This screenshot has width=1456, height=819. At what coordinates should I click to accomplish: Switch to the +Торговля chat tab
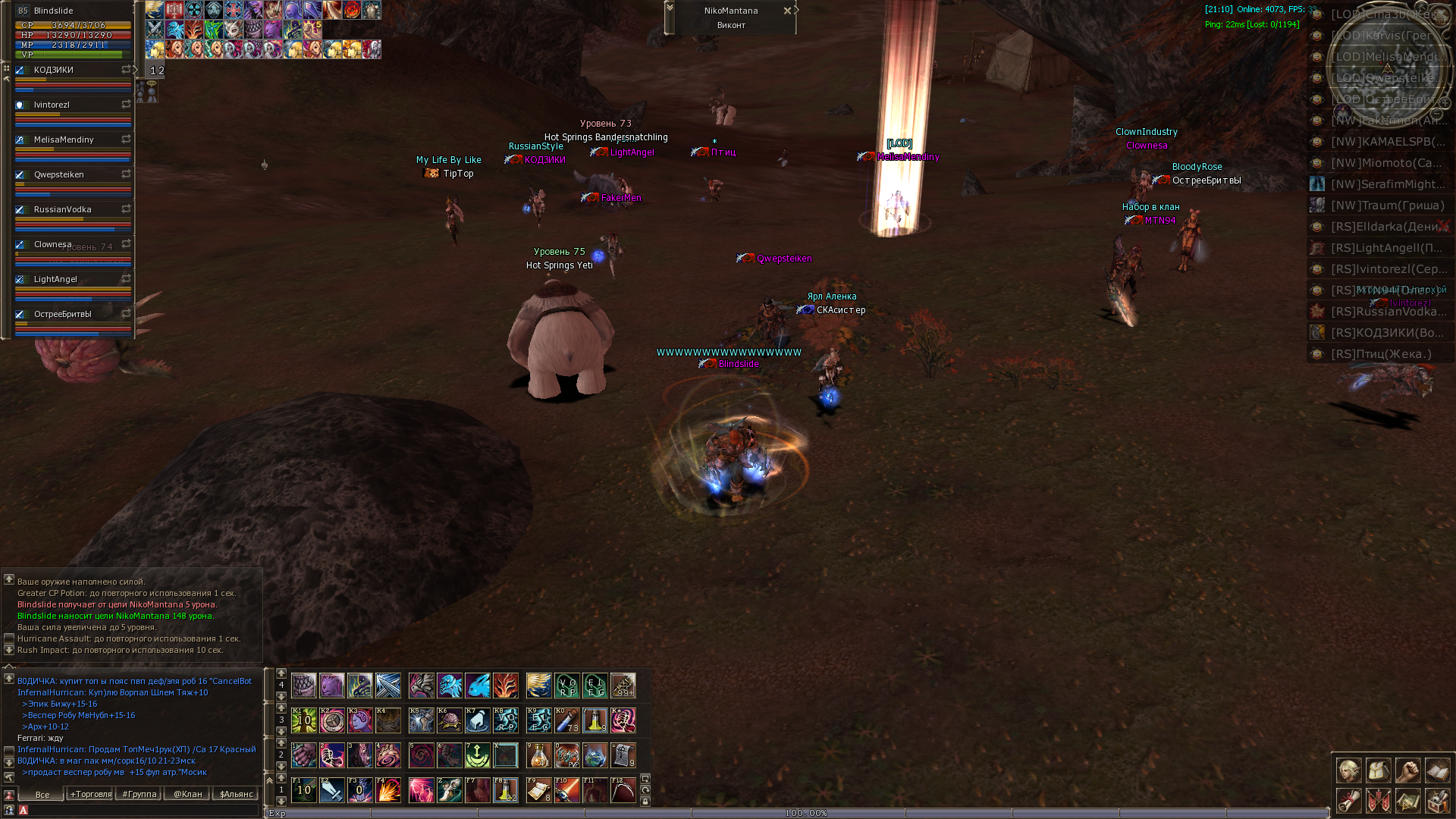coord(91,794)
